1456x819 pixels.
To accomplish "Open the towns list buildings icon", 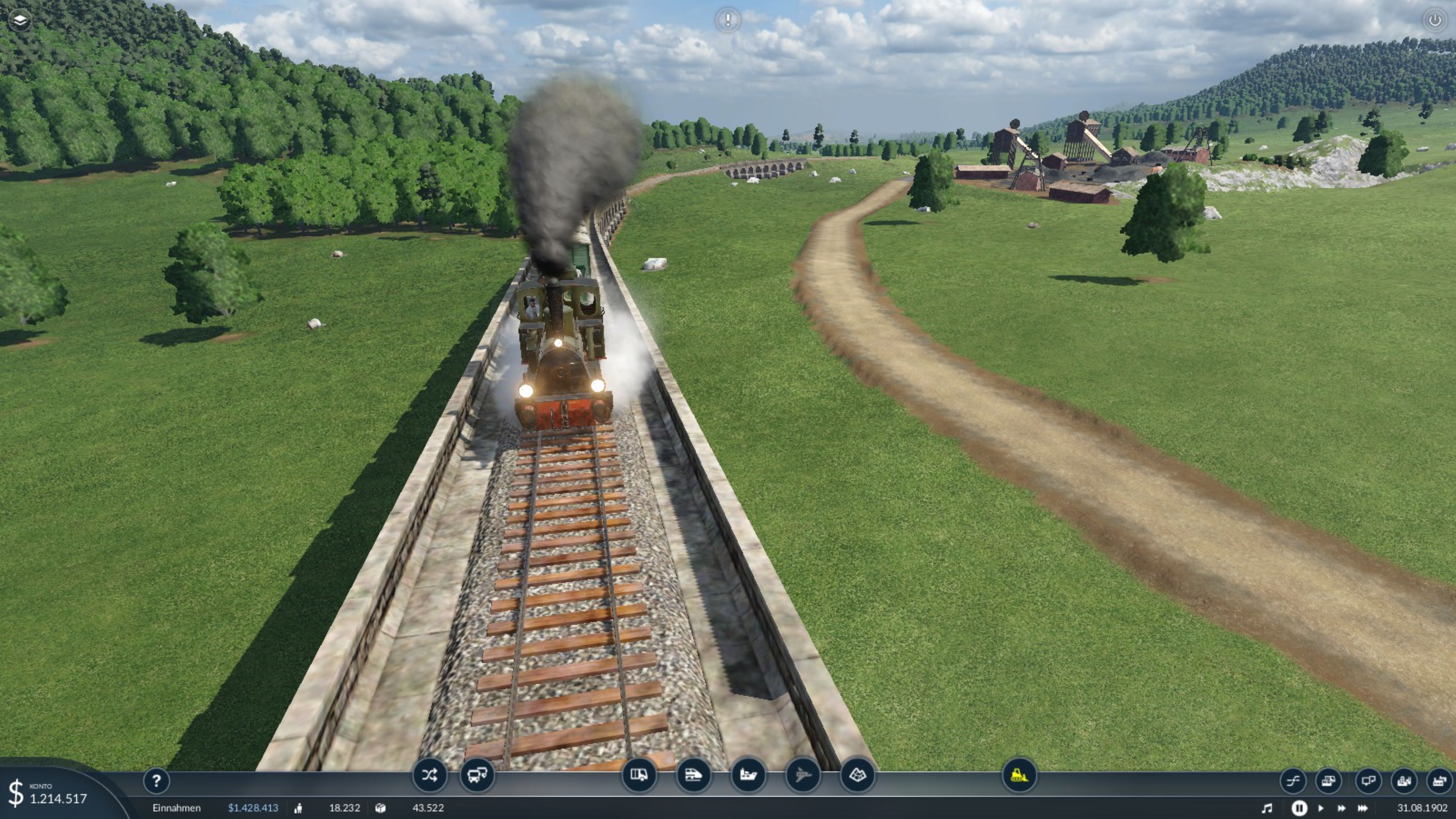I will [x=1404, y=781].
